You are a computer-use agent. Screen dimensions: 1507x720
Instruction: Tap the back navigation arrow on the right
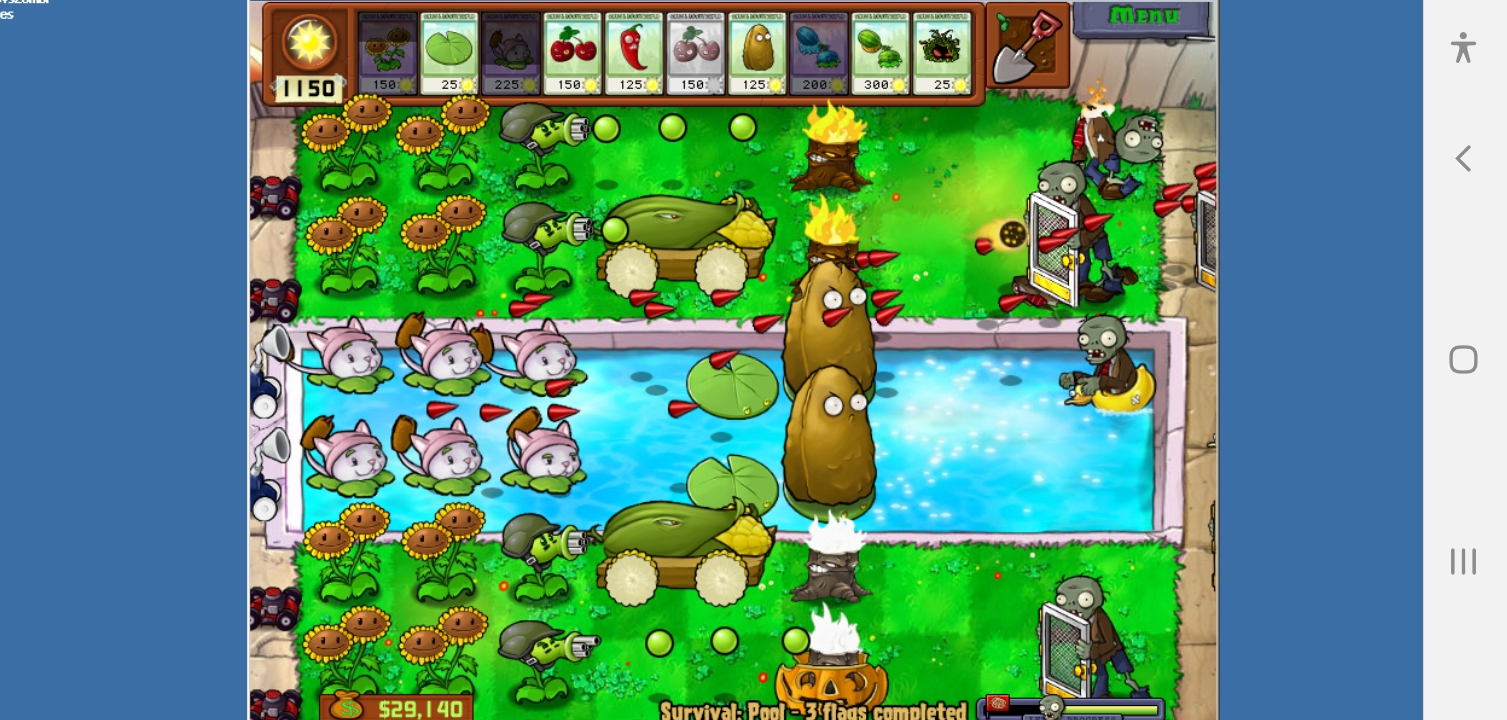[1462, 158]
